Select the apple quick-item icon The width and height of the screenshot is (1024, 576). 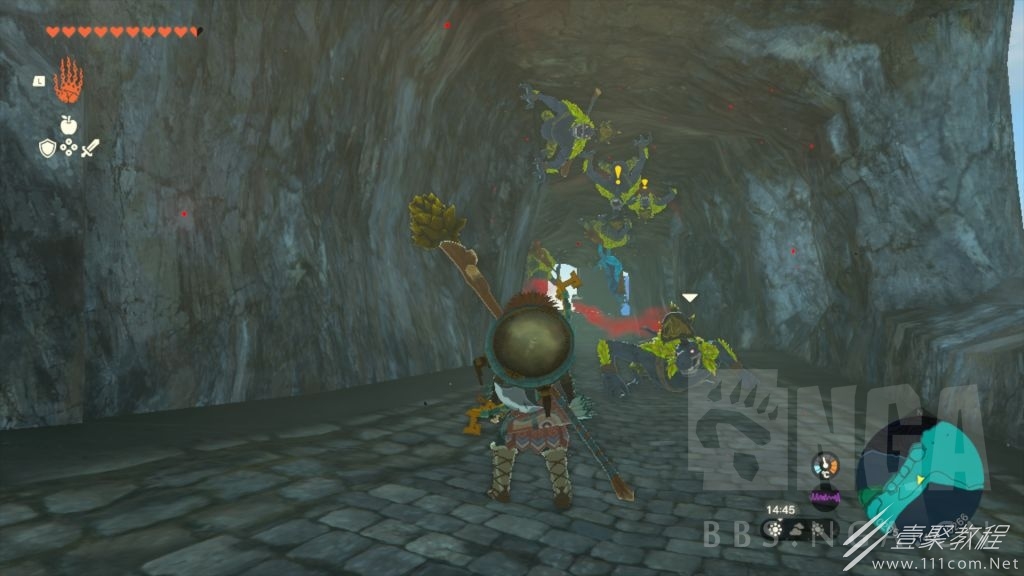point(68,125)
